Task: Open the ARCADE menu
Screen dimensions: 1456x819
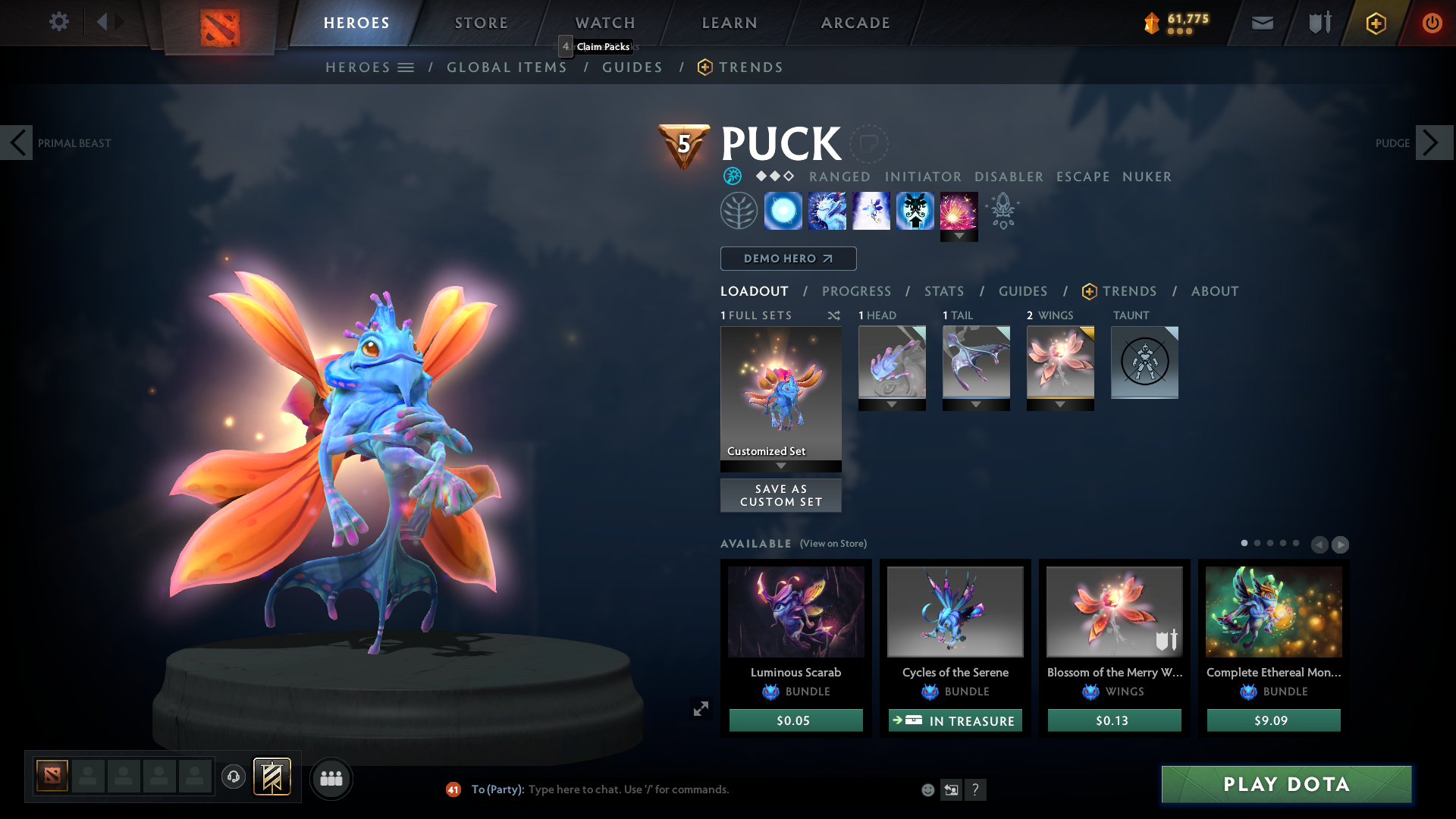Action: pos(855,23)
